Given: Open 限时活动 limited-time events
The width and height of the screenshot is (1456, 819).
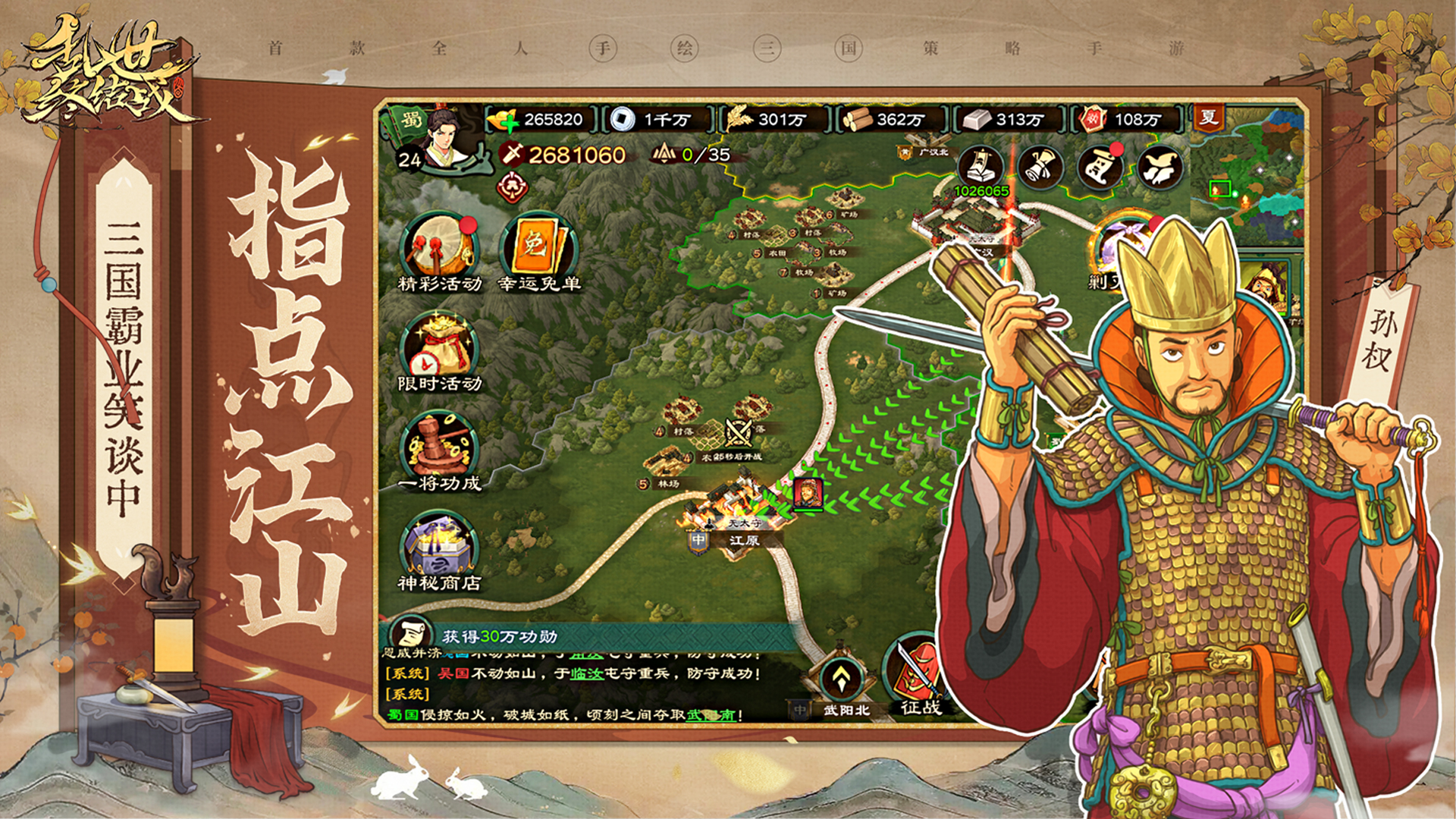Looking at the screenshot, I should coord(440,347).
